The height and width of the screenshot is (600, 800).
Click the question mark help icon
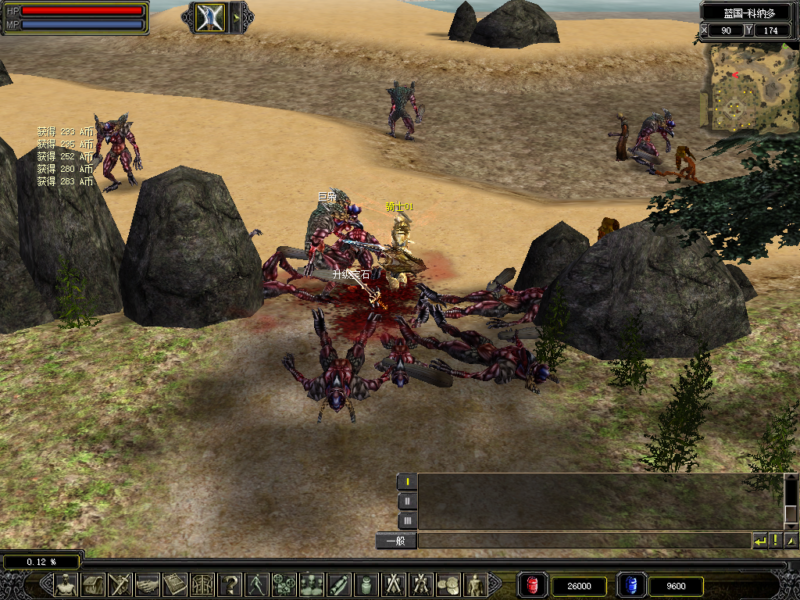coord(230,585)
